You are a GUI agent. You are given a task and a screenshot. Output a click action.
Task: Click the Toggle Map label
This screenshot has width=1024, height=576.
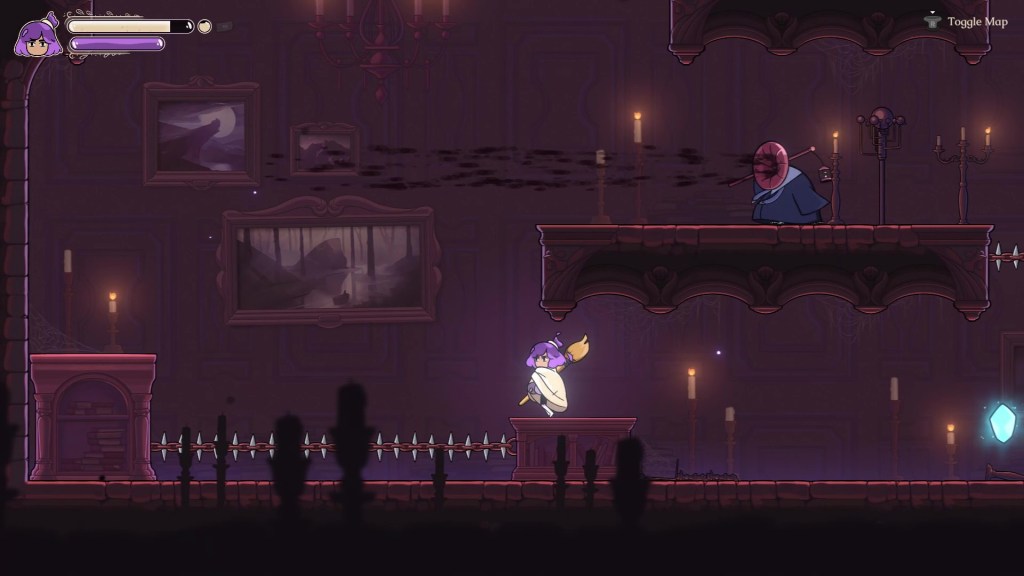tap(978, 21)
